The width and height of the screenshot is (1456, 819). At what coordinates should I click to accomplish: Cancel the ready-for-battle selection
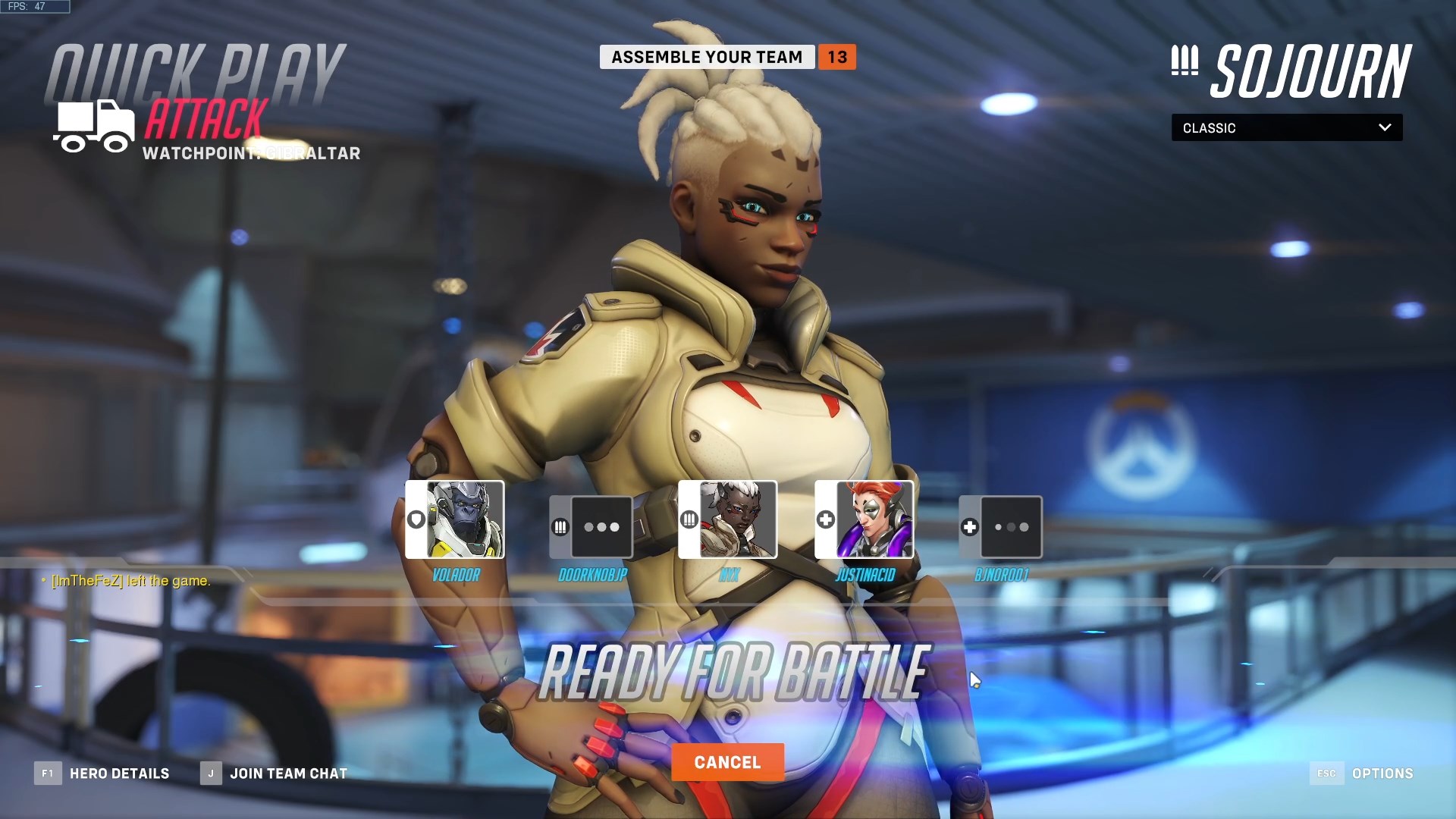(727, 762)
